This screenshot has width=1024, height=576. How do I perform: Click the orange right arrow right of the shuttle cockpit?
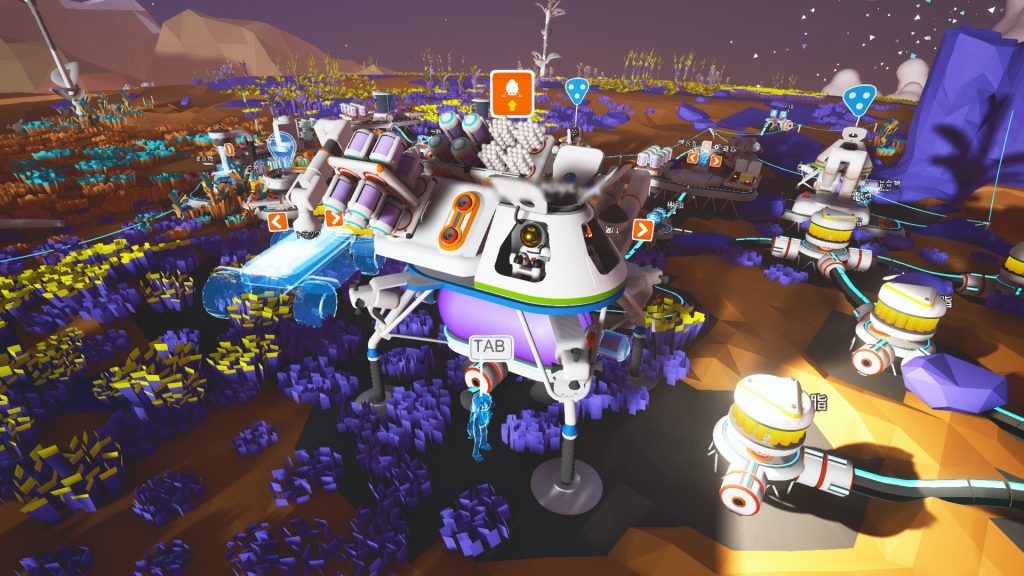pyautogui.click(x=642, y=229)
